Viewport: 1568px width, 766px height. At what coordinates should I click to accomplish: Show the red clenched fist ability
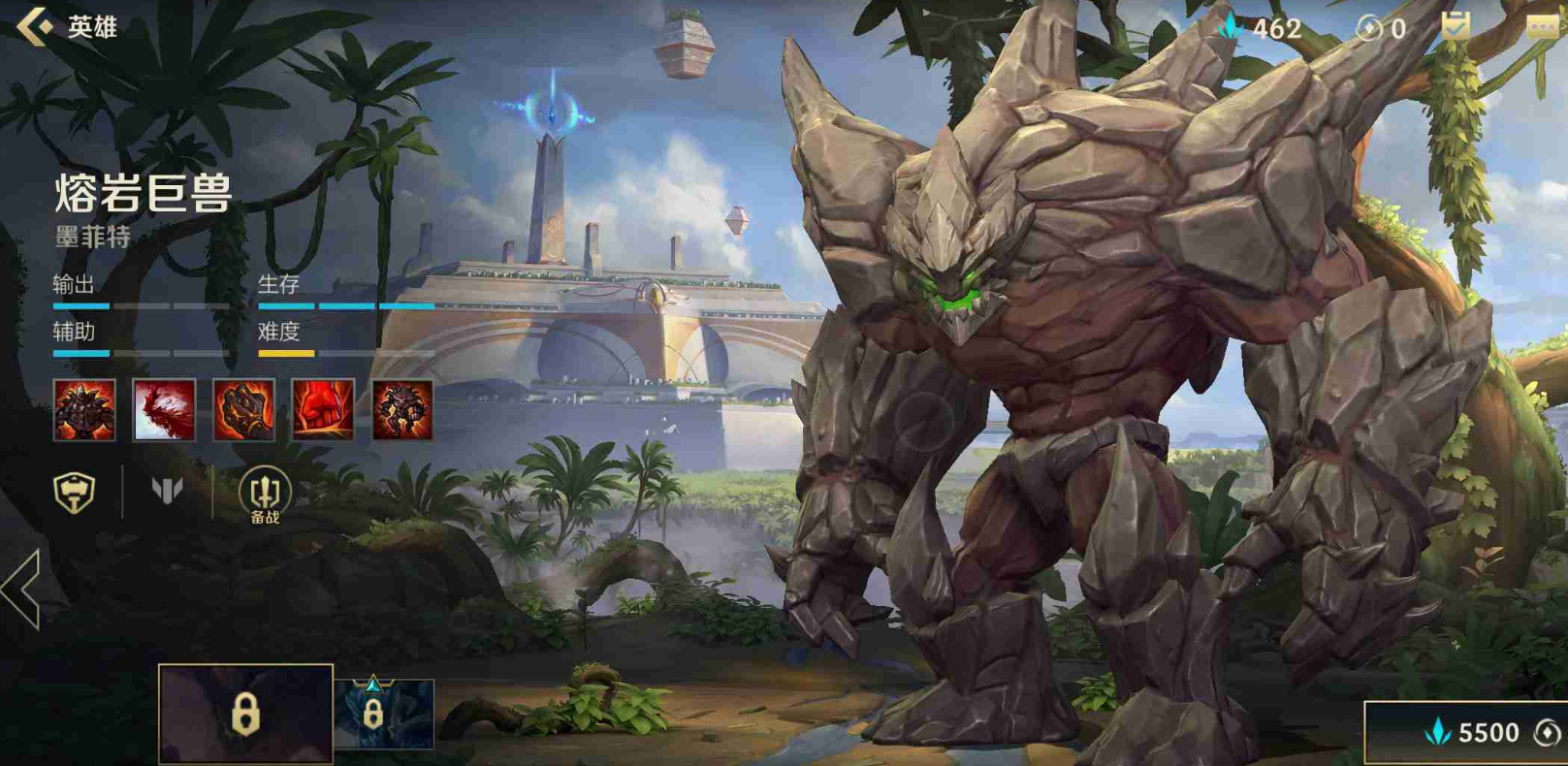(323, 410)
